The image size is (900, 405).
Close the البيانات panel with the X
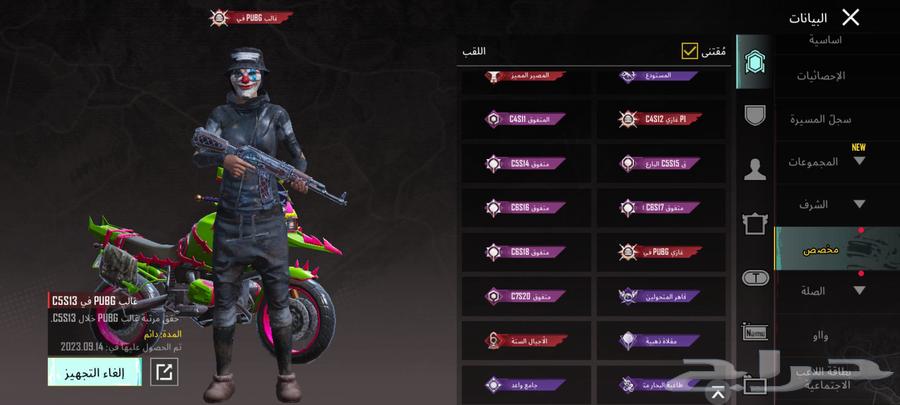pos(850,17)
